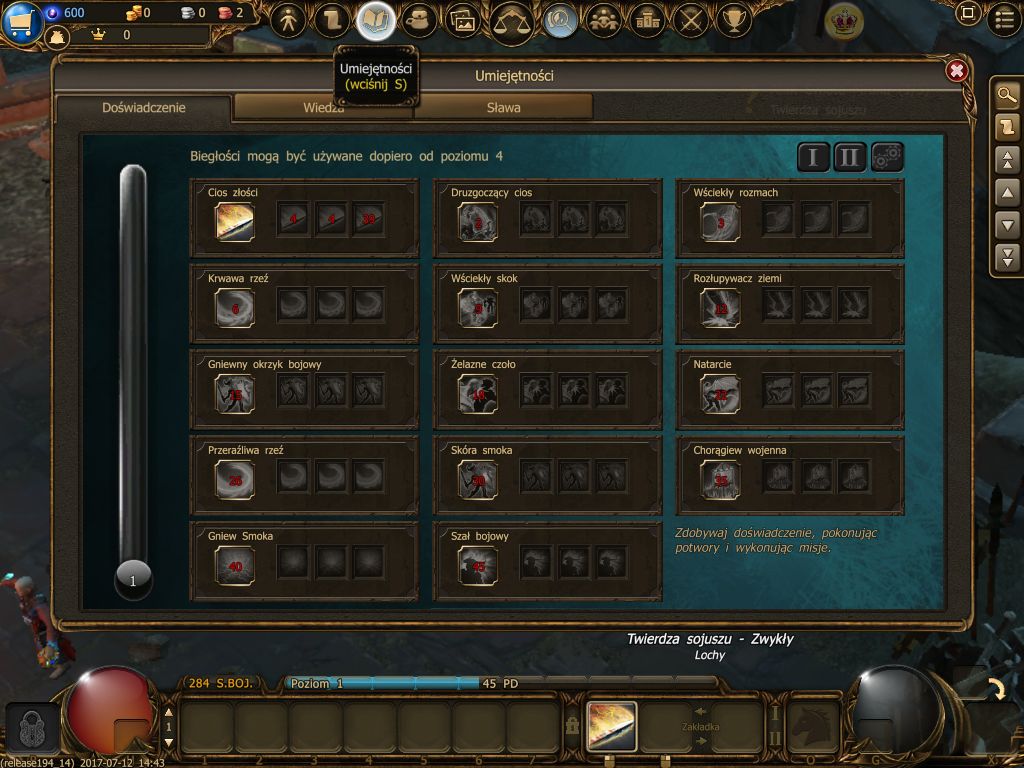The width and height of the screenshot is (1024, 768).
Task: Open the skill gears settings button
Action: 887,157
